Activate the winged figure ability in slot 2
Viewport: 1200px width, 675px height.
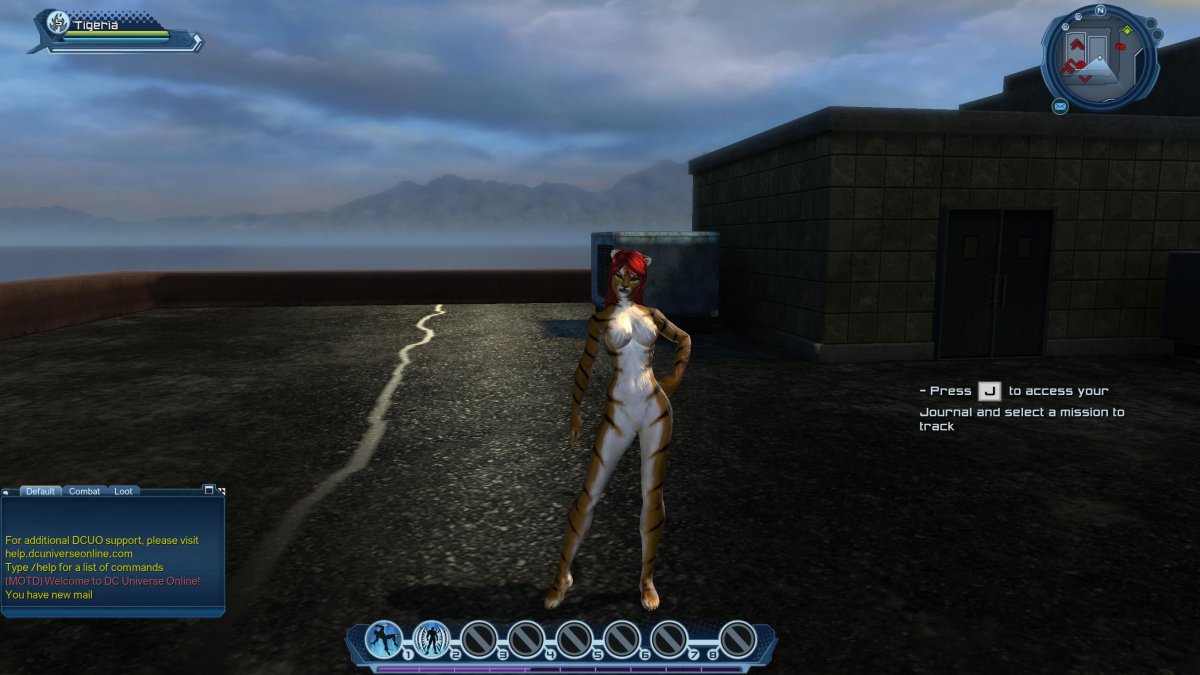[x=432, y=639]
